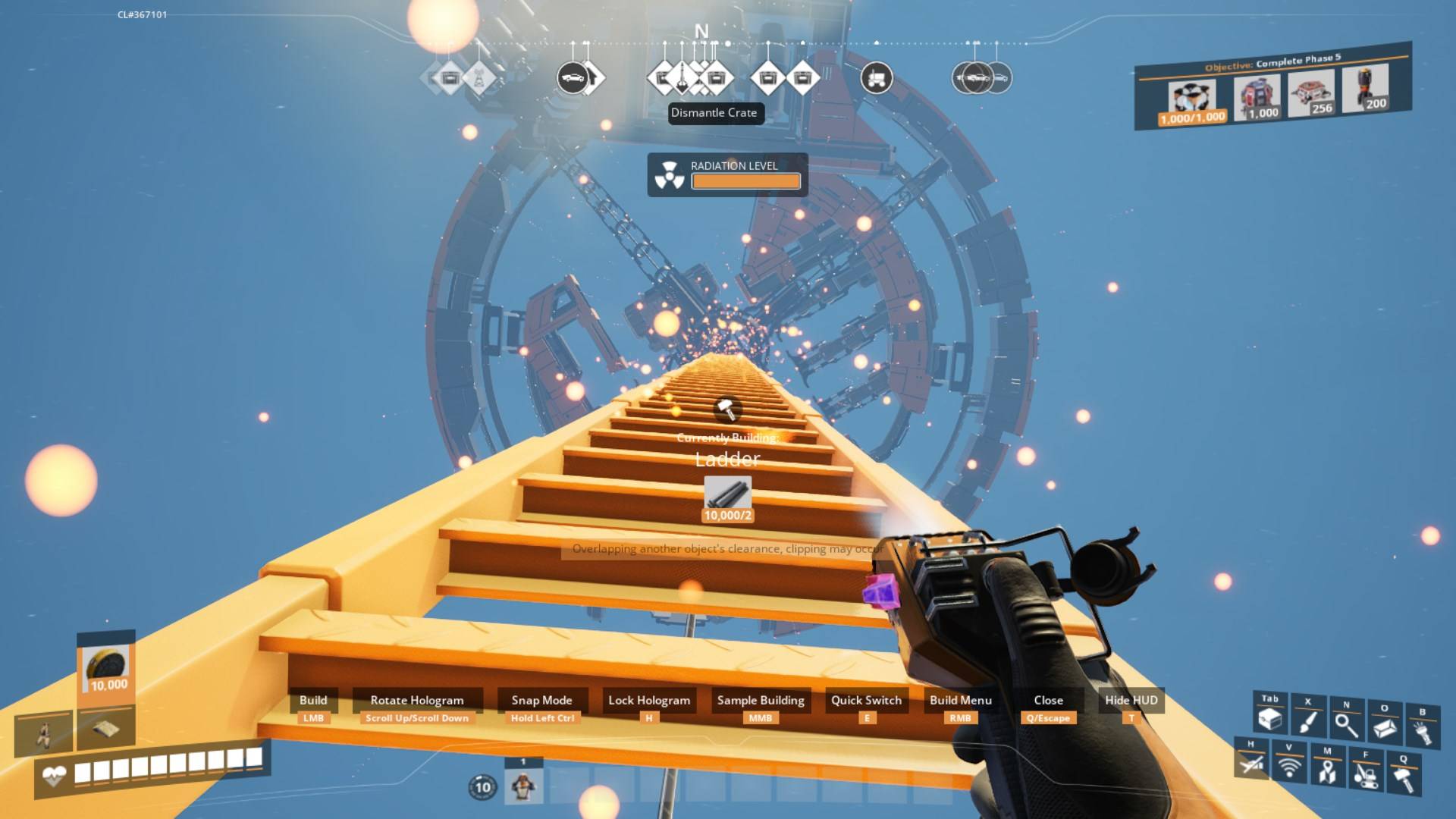Open the Build Menu
This screenshot has height=819, width=1456.
[962, 700]
